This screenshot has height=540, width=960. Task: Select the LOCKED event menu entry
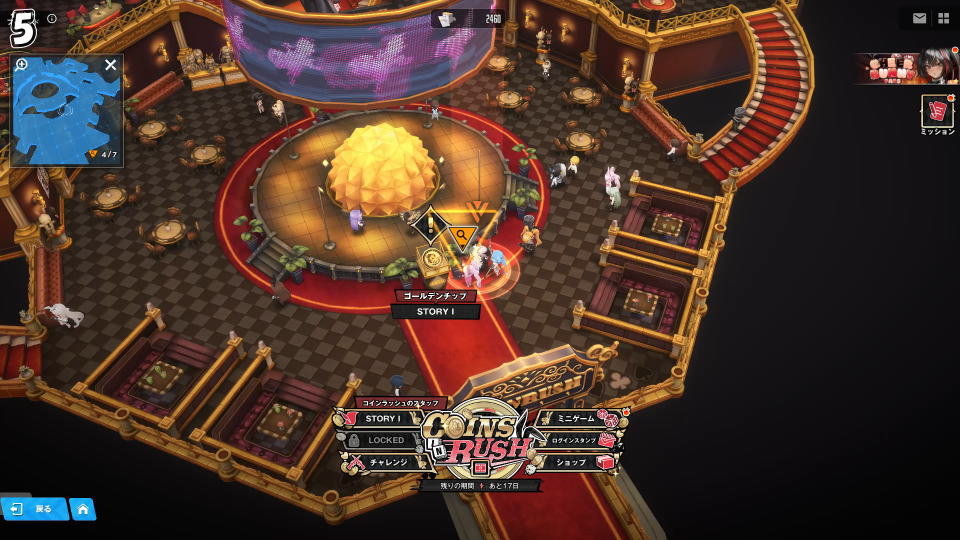[385, 440]
